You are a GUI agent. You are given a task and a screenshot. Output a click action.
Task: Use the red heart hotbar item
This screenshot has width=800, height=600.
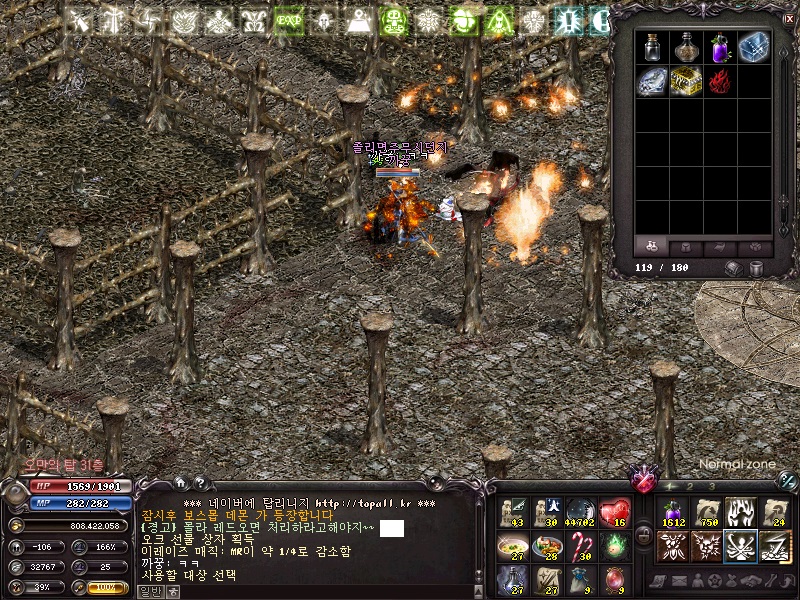tap(614, 513)
